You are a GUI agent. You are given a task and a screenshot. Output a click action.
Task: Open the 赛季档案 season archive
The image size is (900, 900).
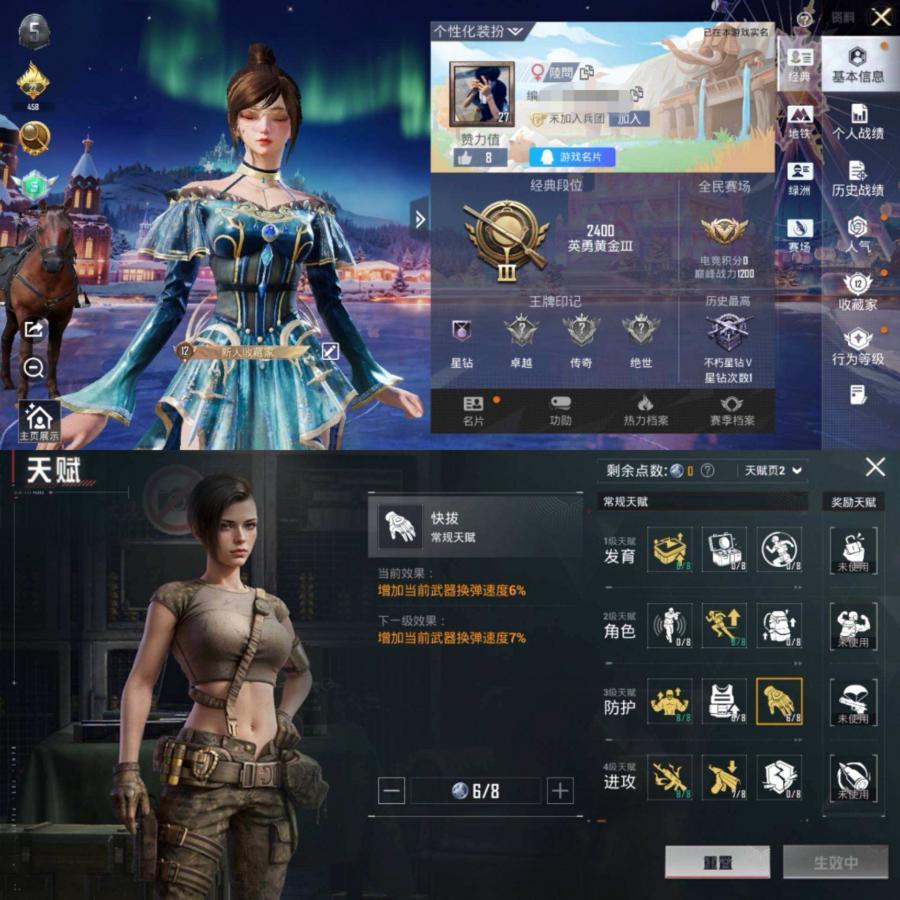732,410
